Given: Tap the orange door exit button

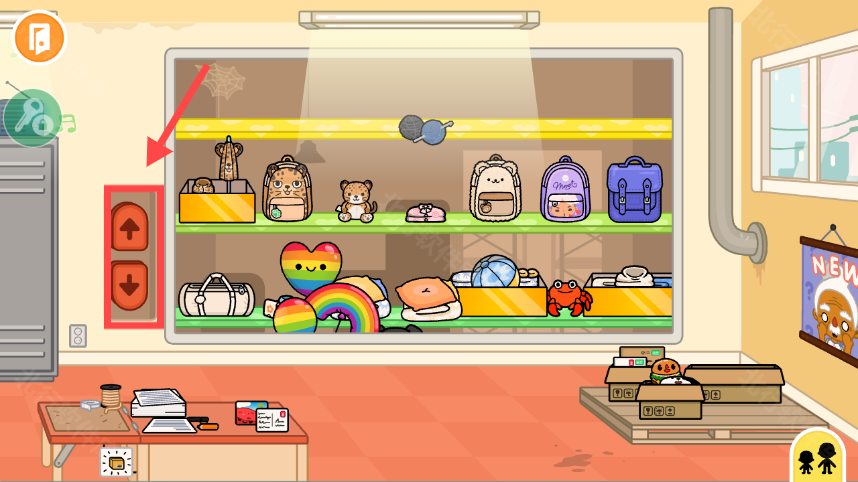Looking at the screenshot, I should coord(39,38).
